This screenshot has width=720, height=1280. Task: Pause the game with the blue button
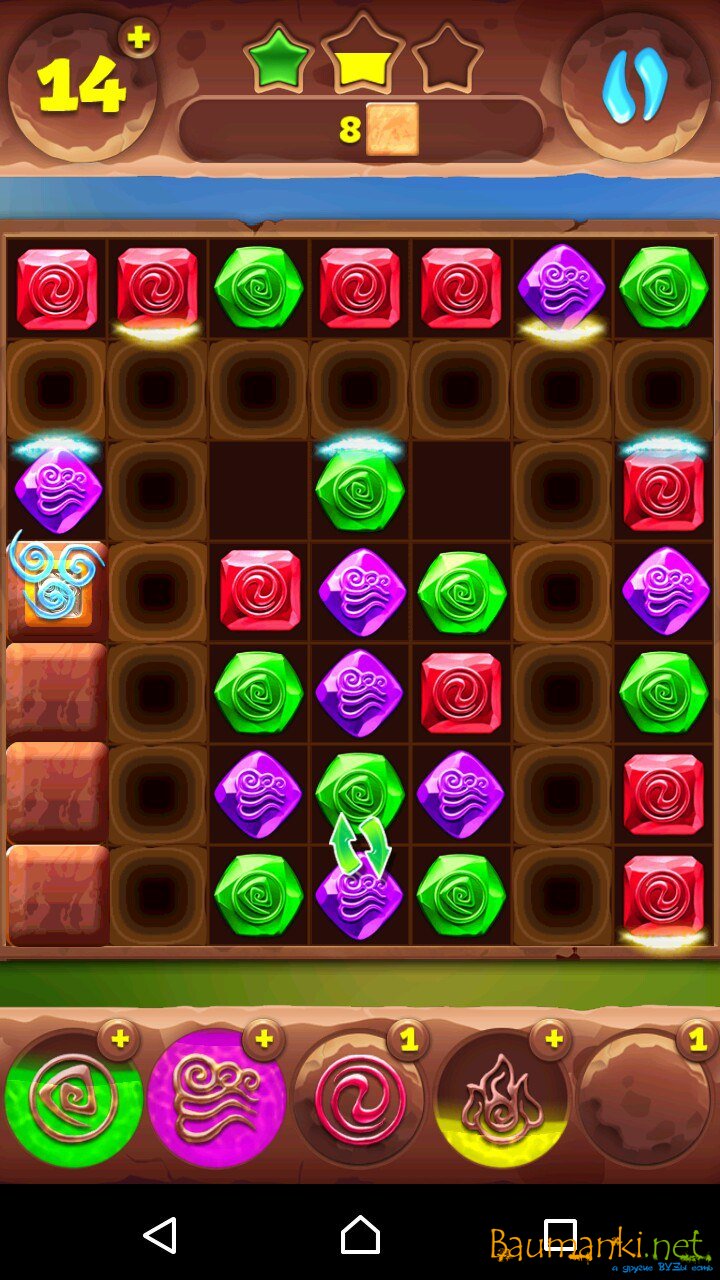click(x=635, y=87)
